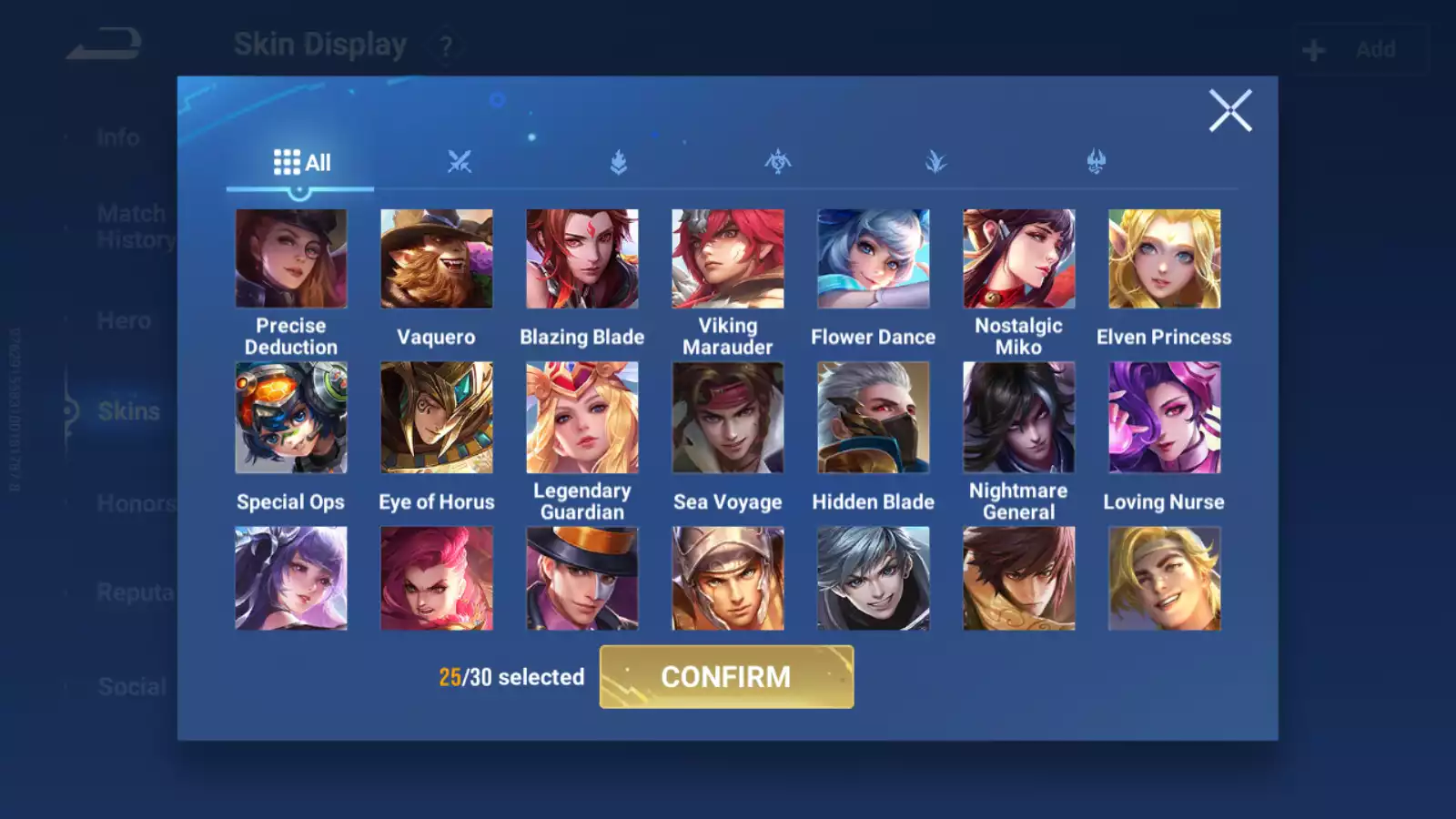Viewport: 1456px width, 819px height.
Task: Choose the Hidden Blade skin
Action: [x=874, y=418]
